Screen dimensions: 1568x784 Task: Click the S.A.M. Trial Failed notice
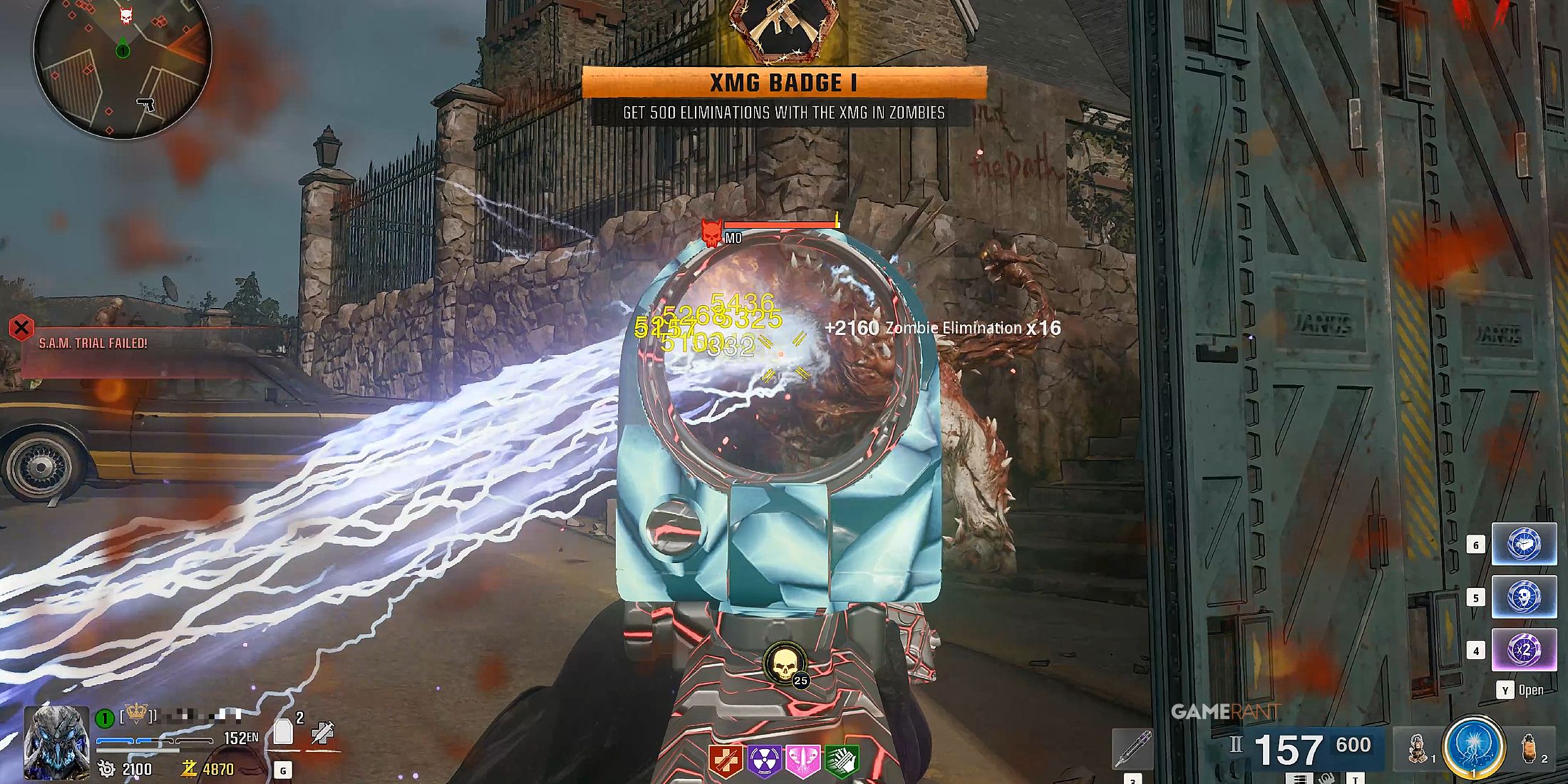click(93, 344)
